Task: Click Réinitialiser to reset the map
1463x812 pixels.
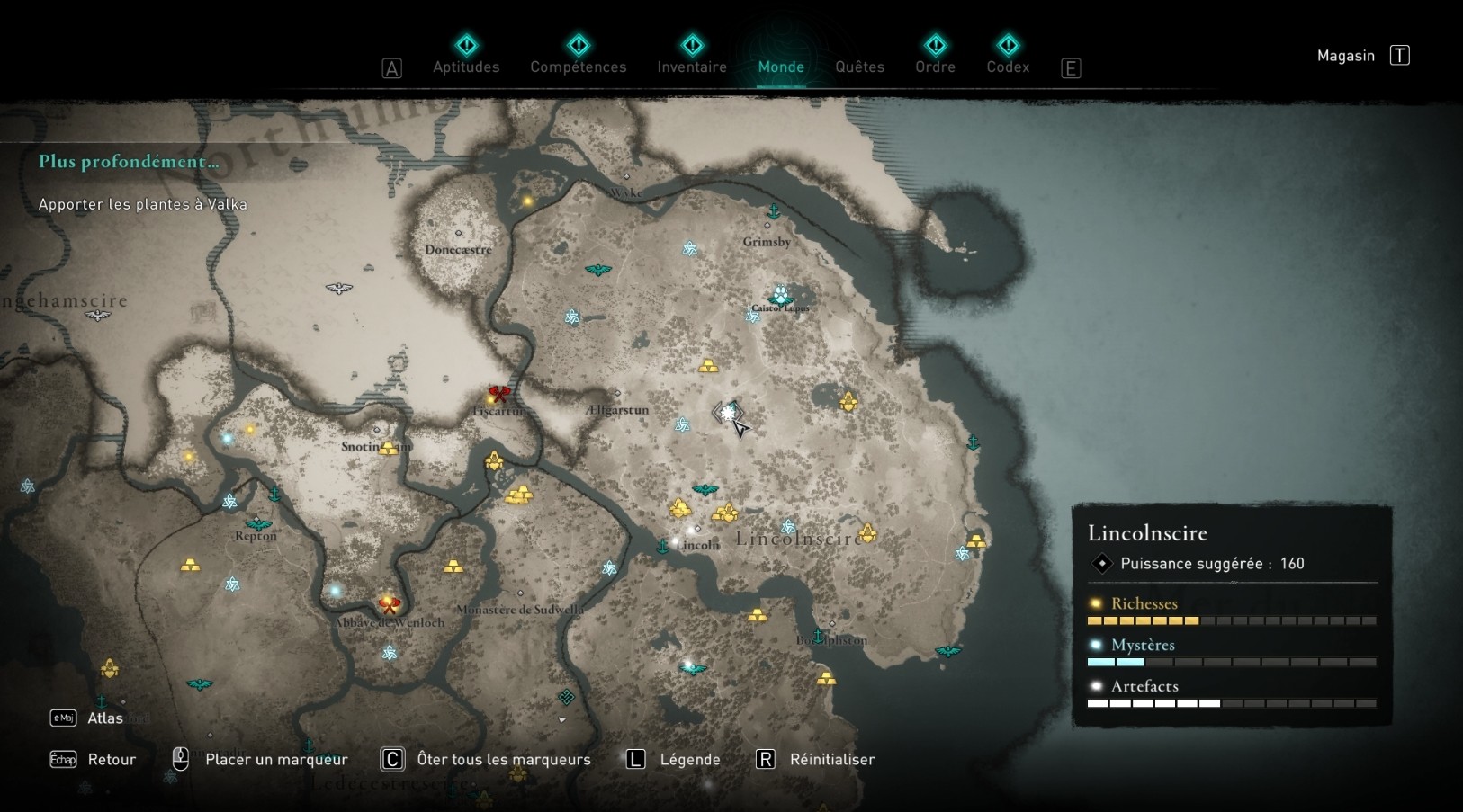Action: 831,759
